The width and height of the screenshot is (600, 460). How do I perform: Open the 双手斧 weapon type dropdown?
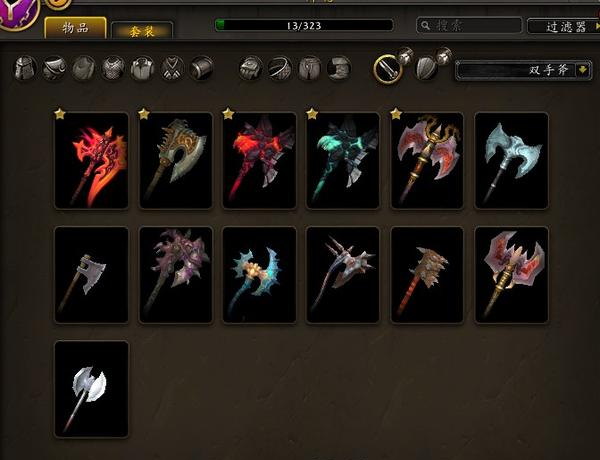click(524, 70)
